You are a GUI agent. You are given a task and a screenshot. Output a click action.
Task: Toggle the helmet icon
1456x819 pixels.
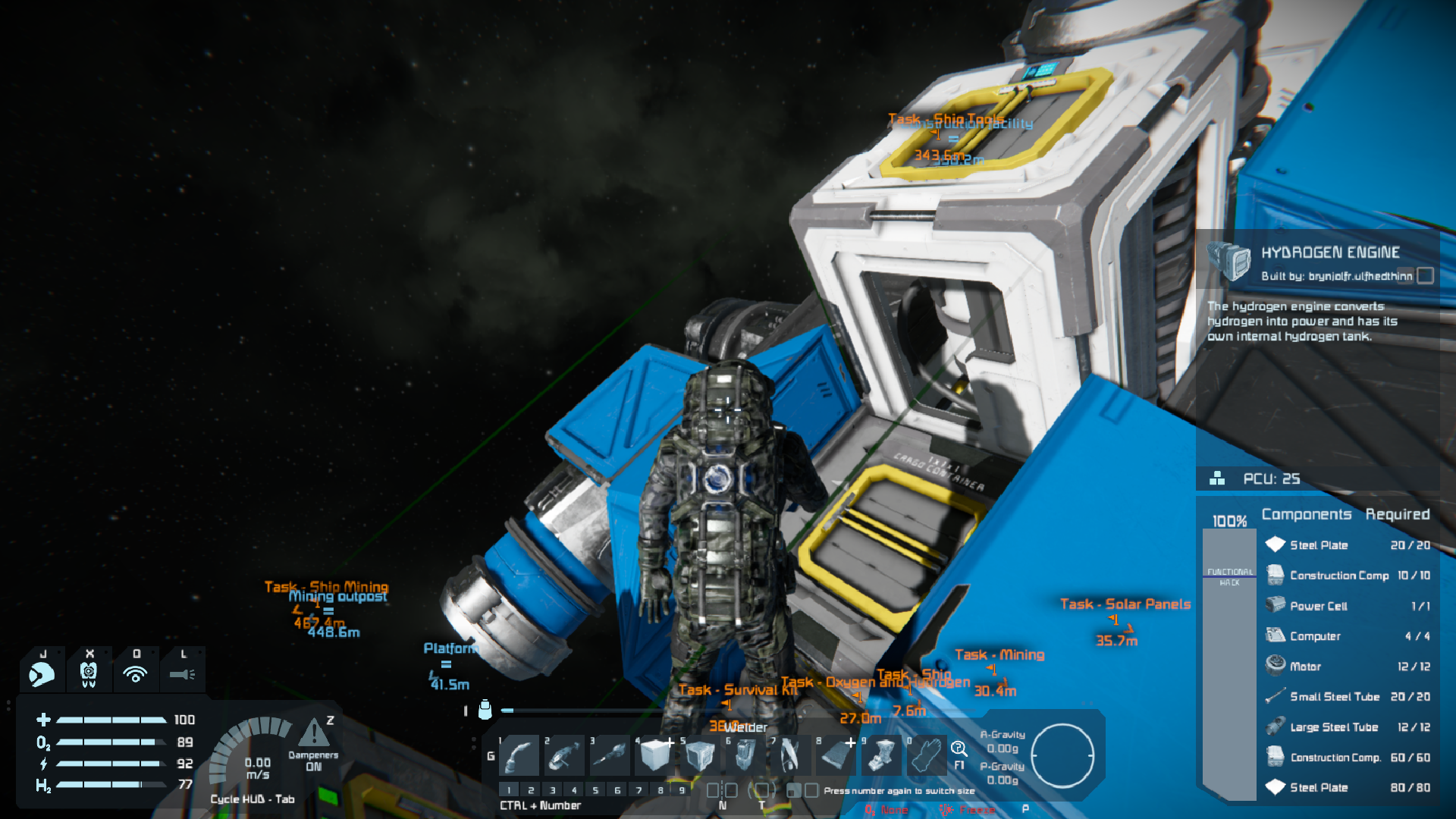point(42,673)
